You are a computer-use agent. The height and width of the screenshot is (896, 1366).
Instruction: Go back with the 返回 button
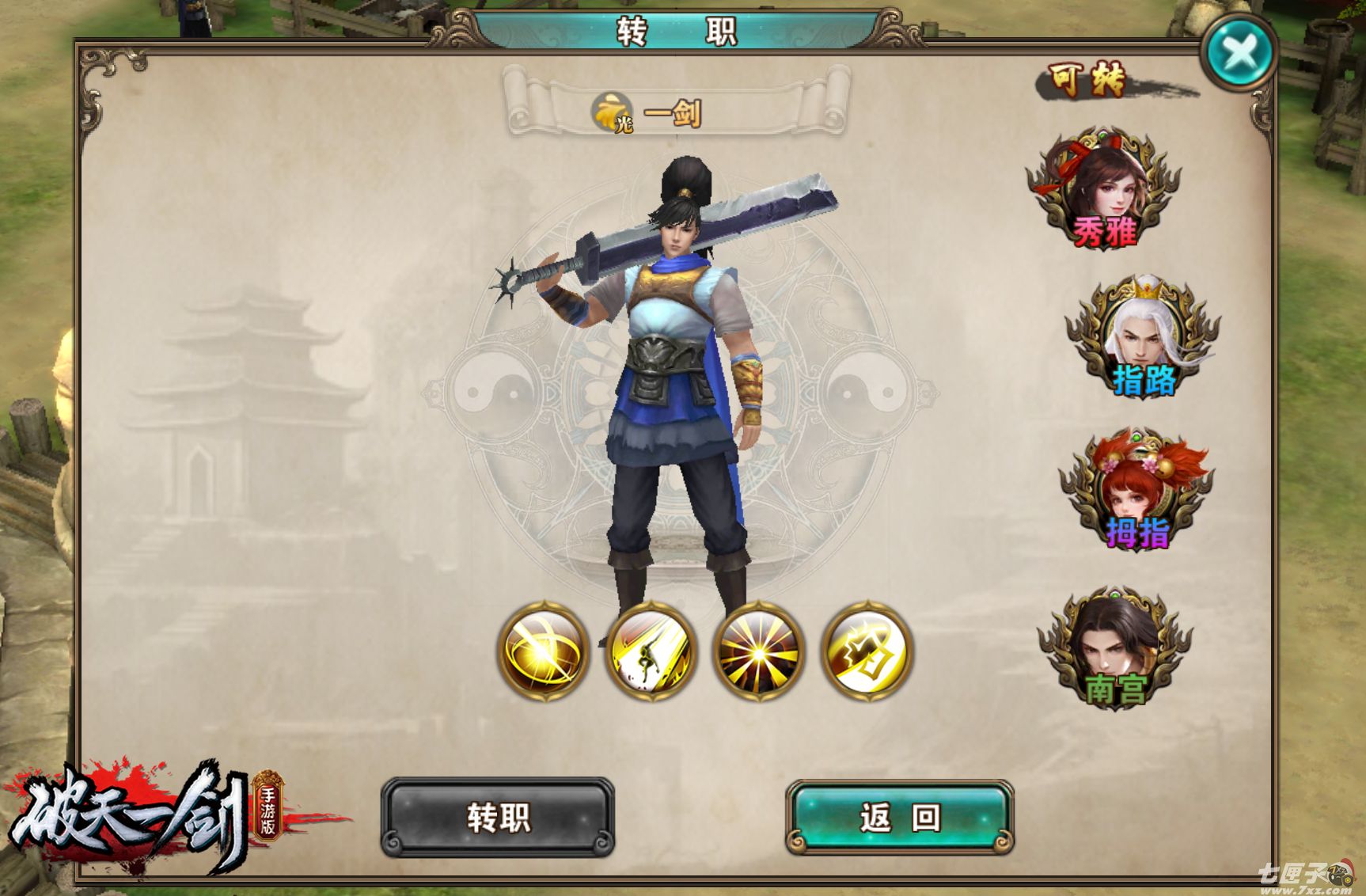pyautogui.click(x=900, y=818)
